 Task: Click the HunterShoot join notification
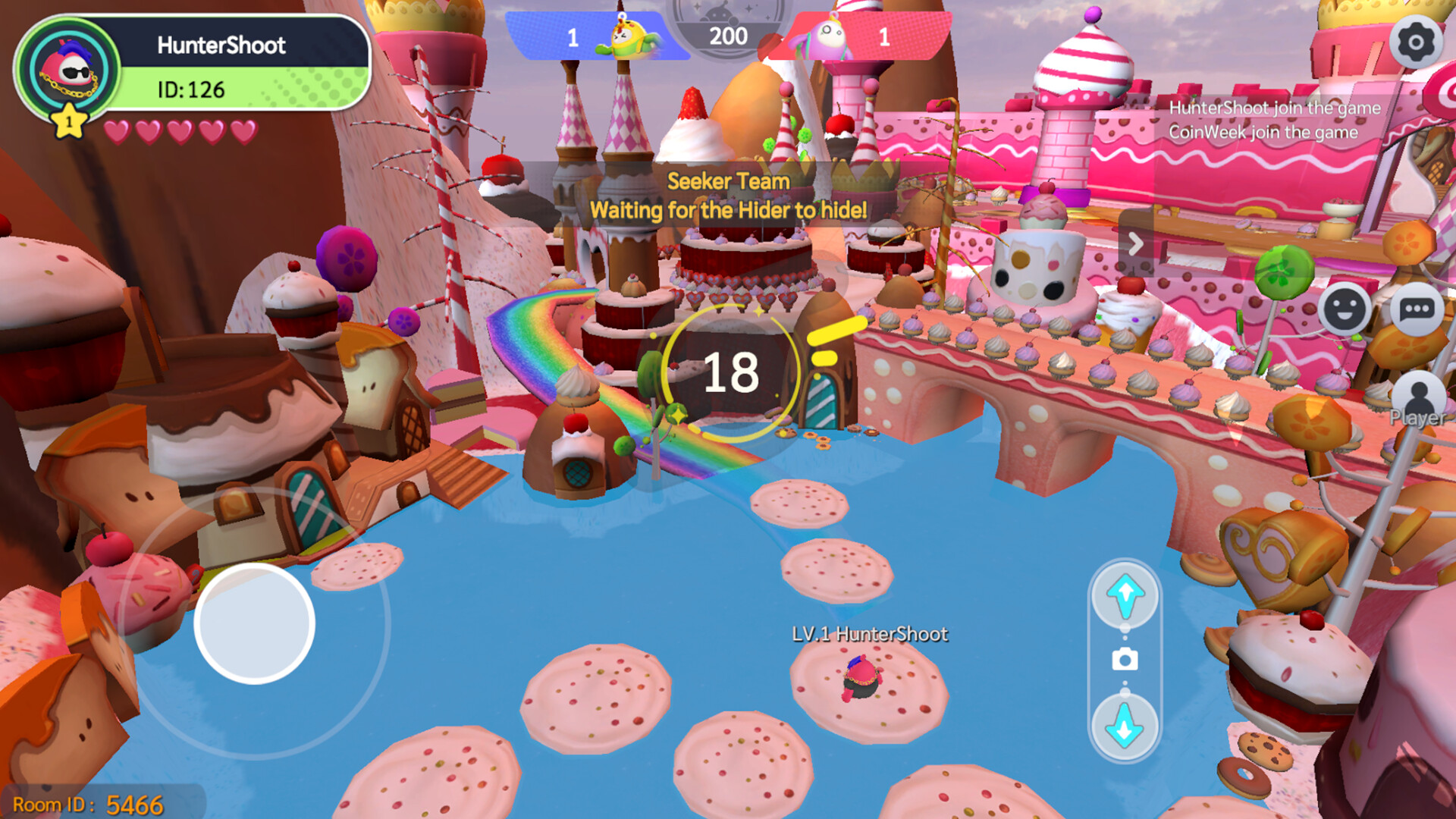1276,108
